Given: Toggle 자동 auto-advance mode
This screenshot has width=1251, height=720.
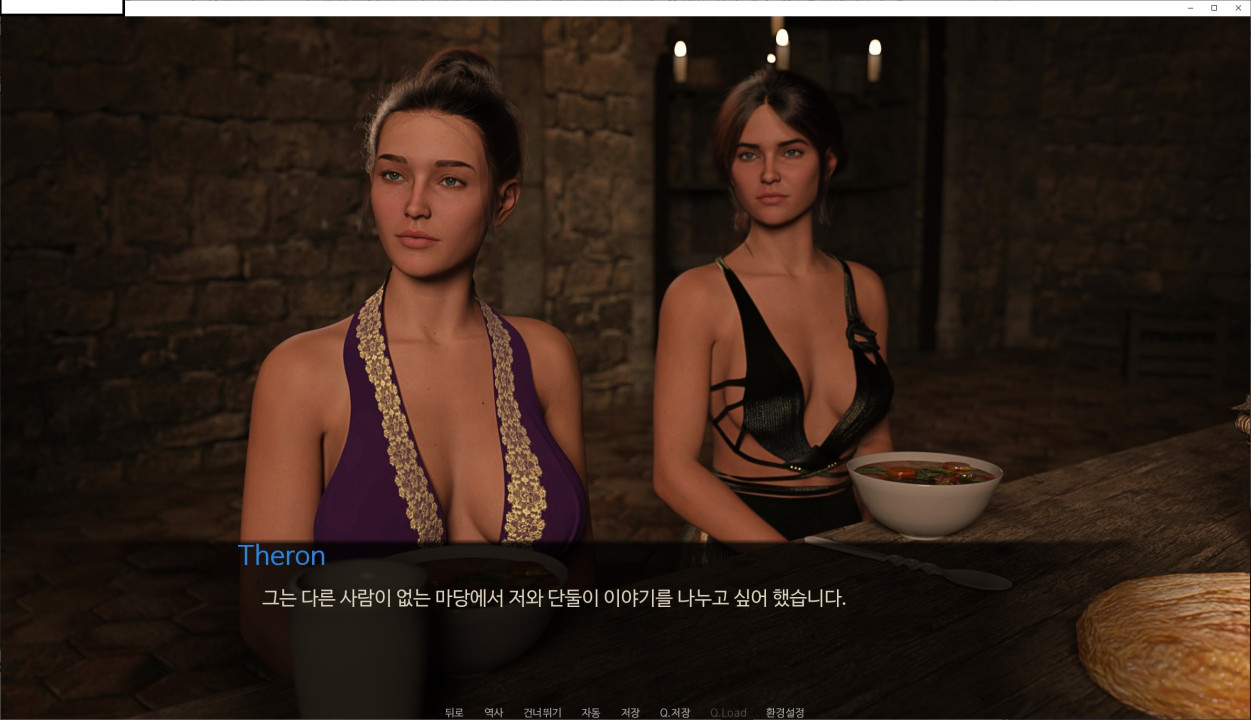Looking at the screenshot, I should pos(591,712).
